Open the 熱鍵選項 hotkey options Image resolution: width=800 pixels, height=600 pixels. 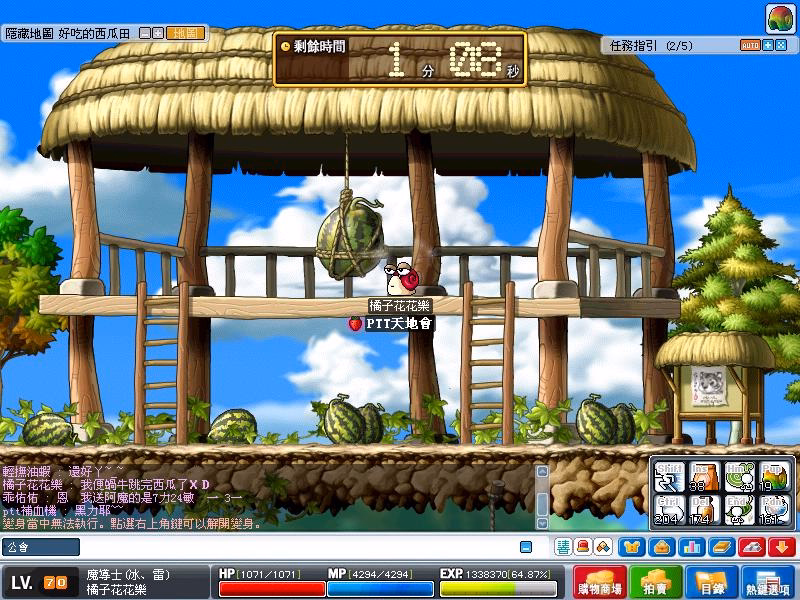[x=768, y=583]
